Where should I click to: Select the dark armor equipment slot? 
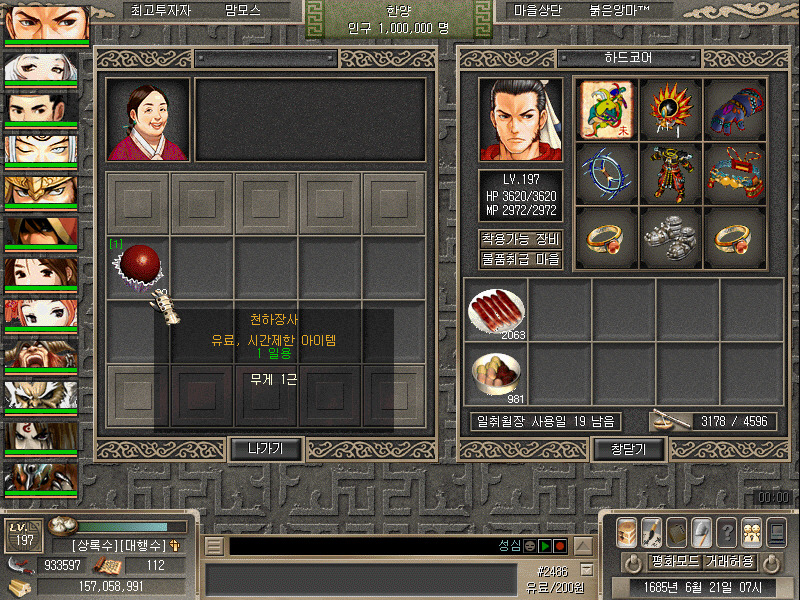pyautogui.click(x=672, y=172)
